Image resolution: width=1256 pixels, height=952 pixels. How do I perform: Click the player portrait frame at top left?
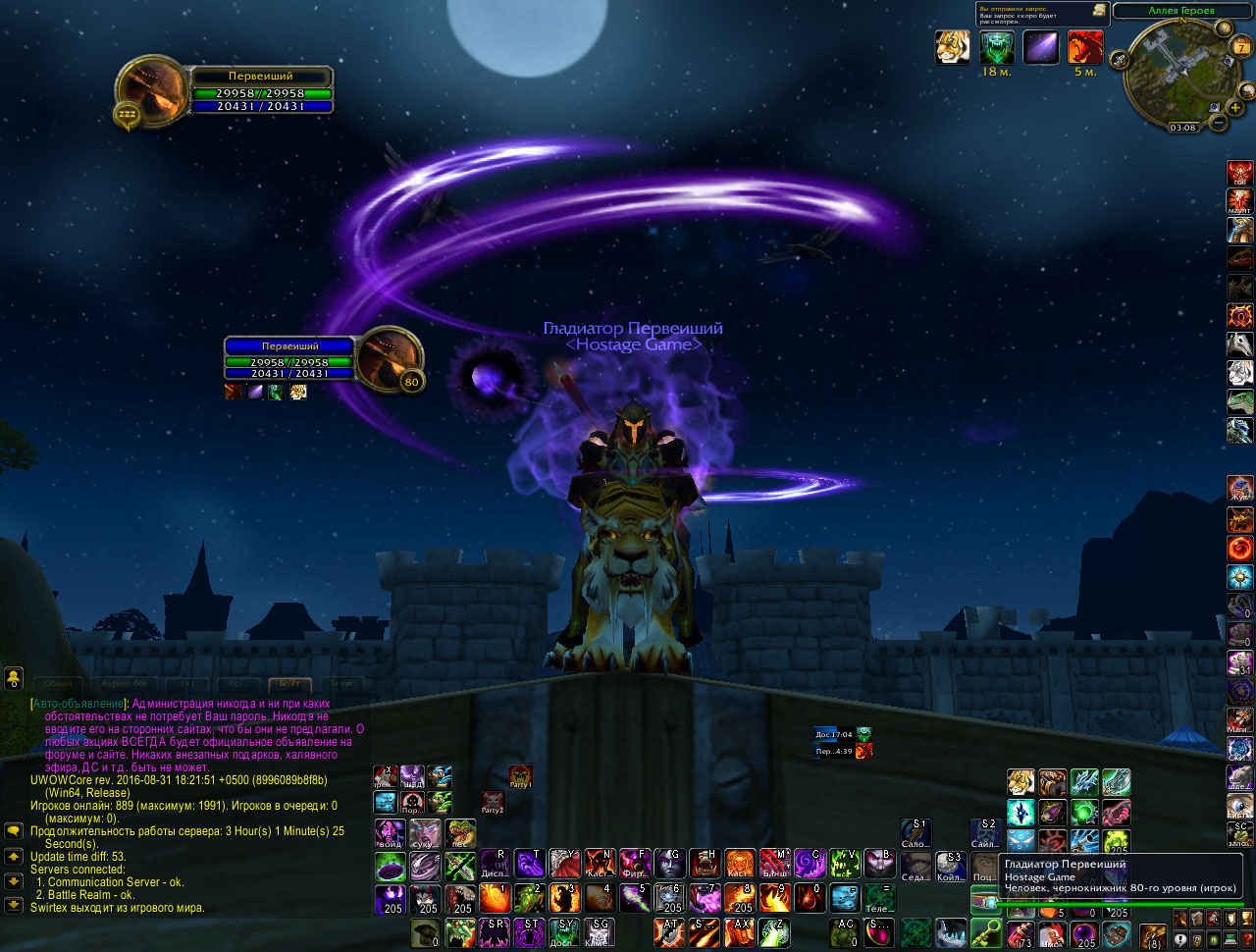point(152,90)
